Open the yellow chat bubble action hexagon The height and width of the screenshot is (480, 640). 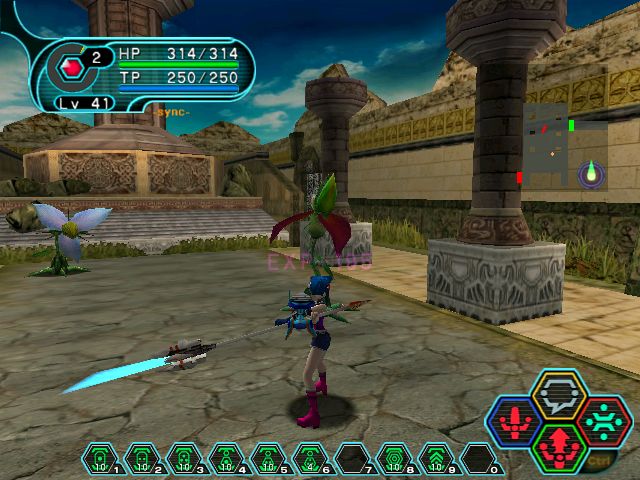click(x=559, y=394)
